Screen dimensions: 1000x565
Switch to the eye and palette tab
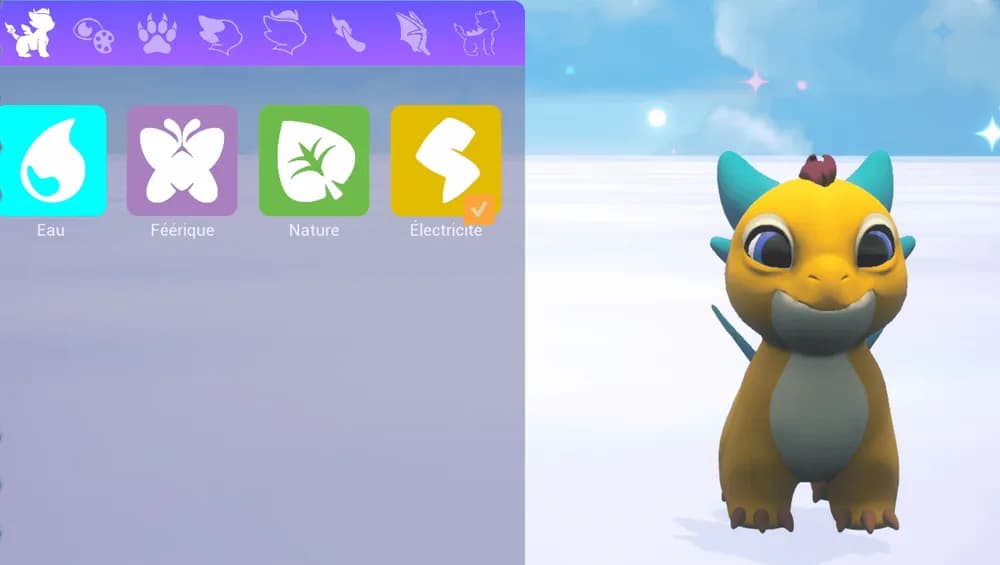[x=93, y=35]
